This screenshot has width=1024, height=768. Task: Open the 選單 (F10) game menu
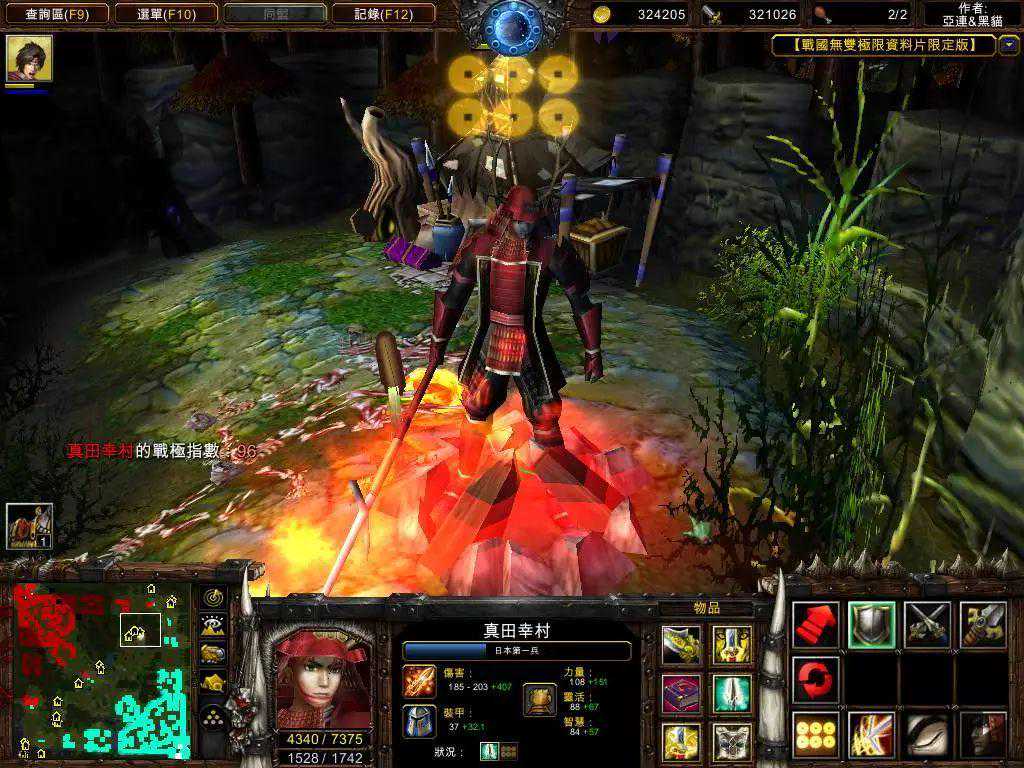tap(165, 14)
